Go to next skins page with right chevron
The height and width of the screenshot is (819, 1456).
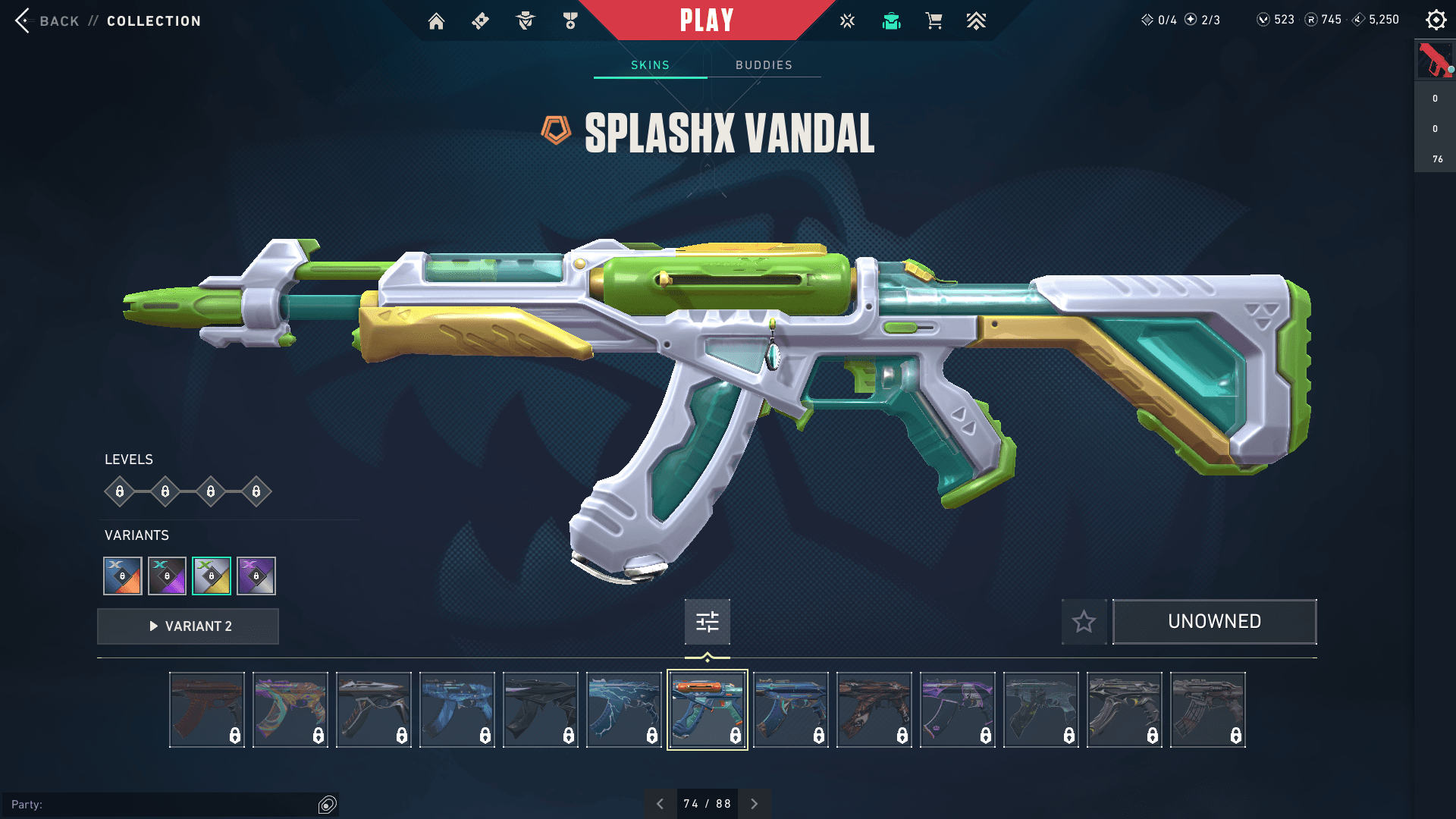[755, 803]
